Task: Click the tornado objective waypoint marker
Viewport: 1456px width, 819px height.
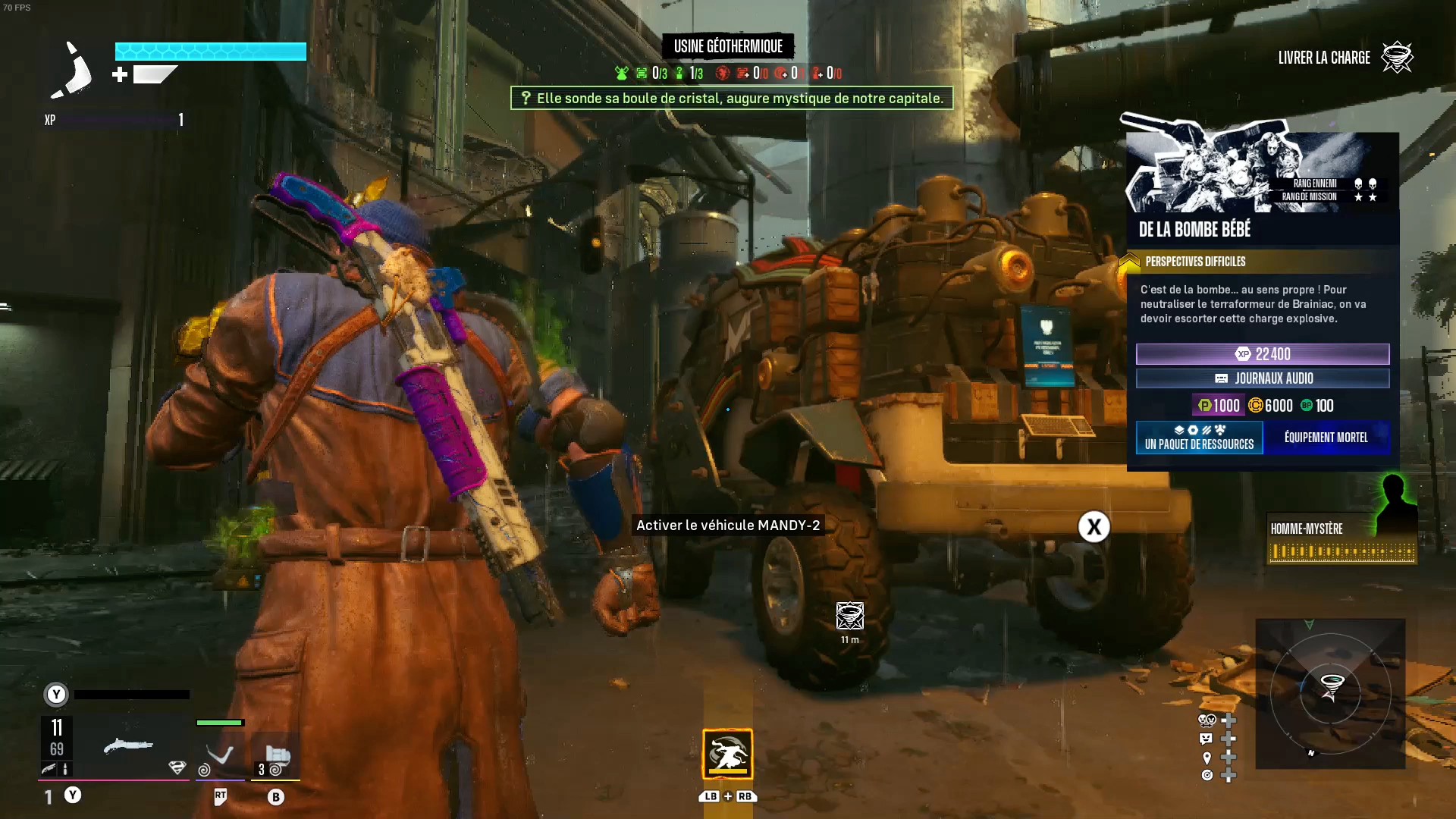Action: tap(849, 616)
